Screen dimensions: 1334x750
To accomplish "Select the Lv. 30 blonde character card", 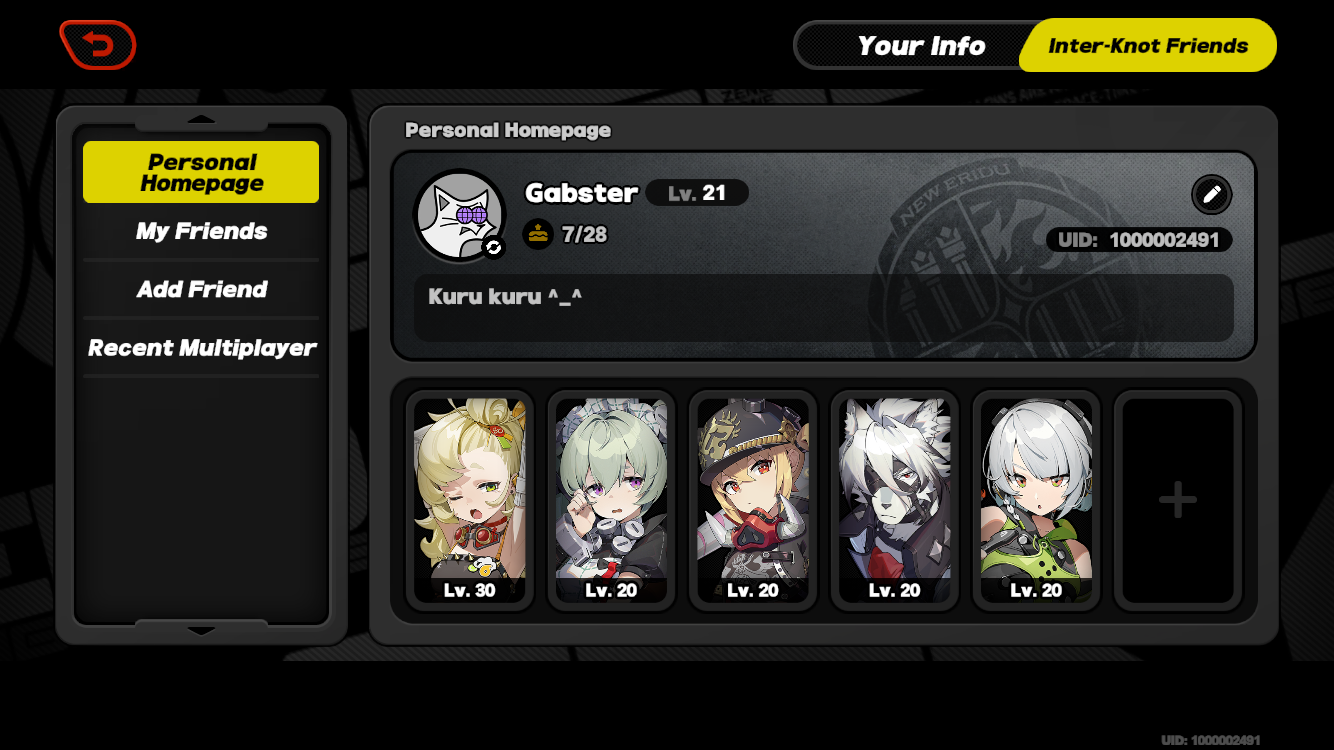I will (x=469, y=500).
